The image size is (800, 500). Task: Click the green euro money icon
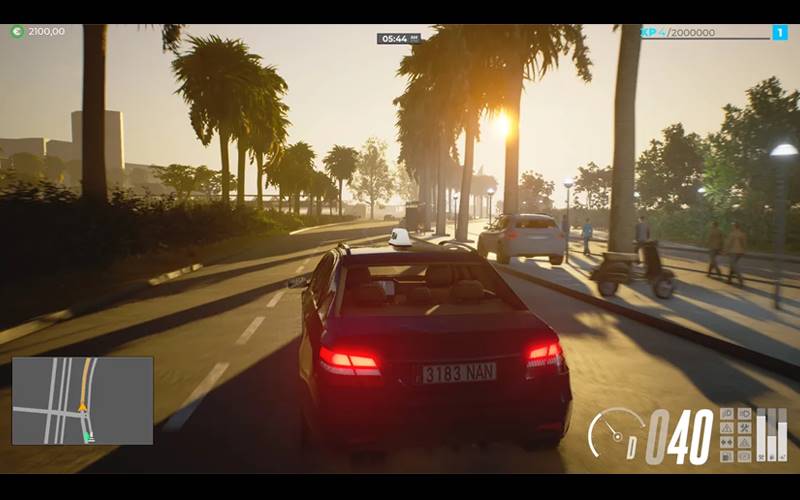click(17, 32)
